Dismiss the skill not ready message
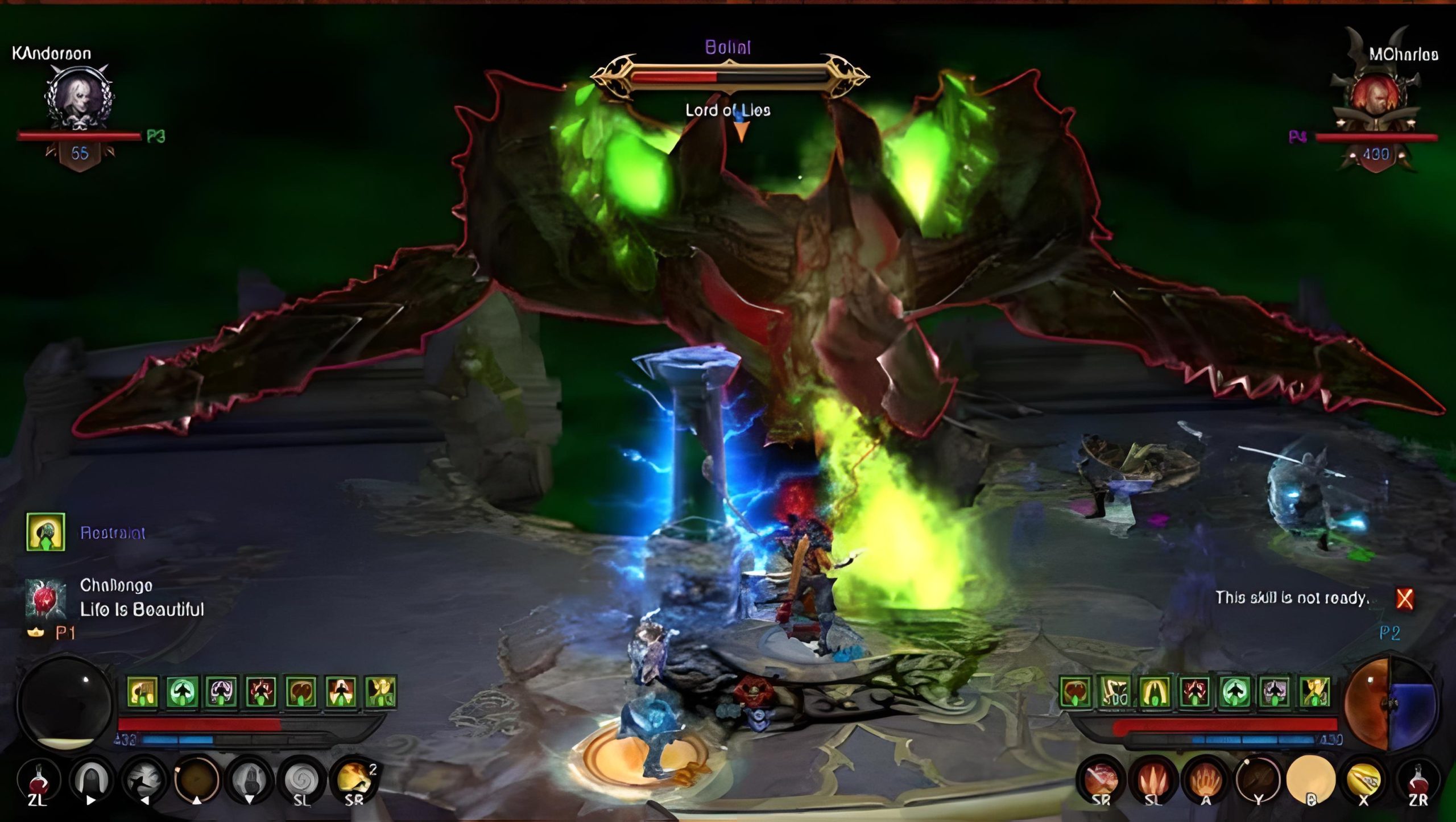 tap(1404, 598)
